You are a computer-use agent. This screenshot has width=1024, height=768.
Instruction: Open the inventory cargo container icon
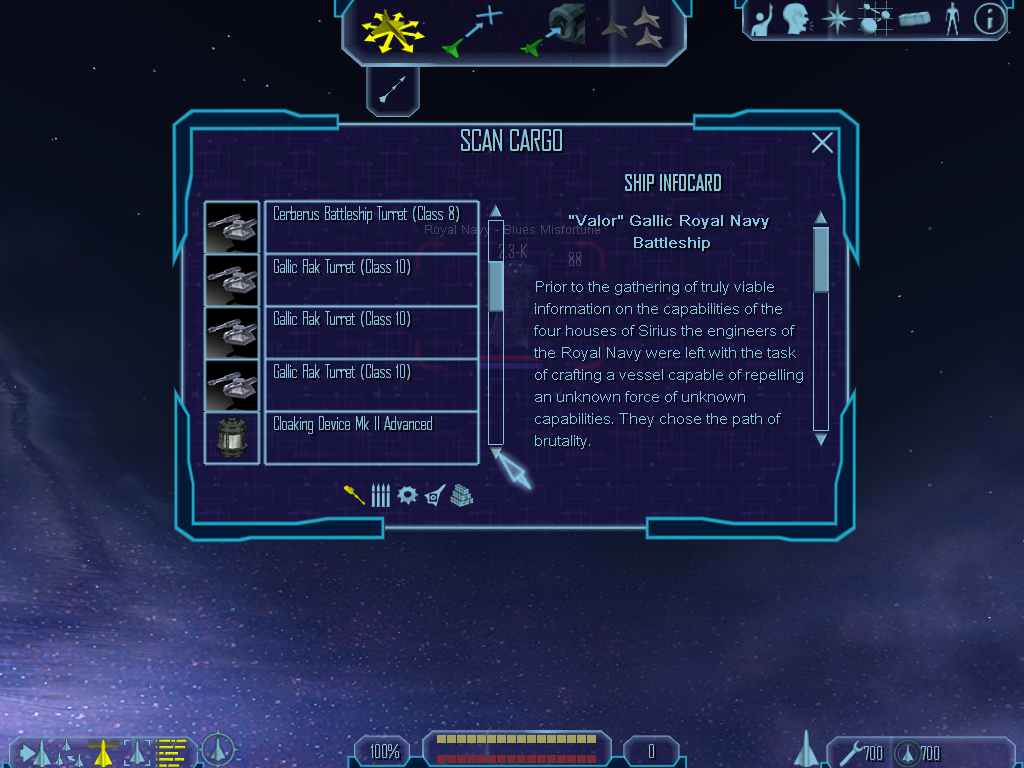[x=915, y=19]
